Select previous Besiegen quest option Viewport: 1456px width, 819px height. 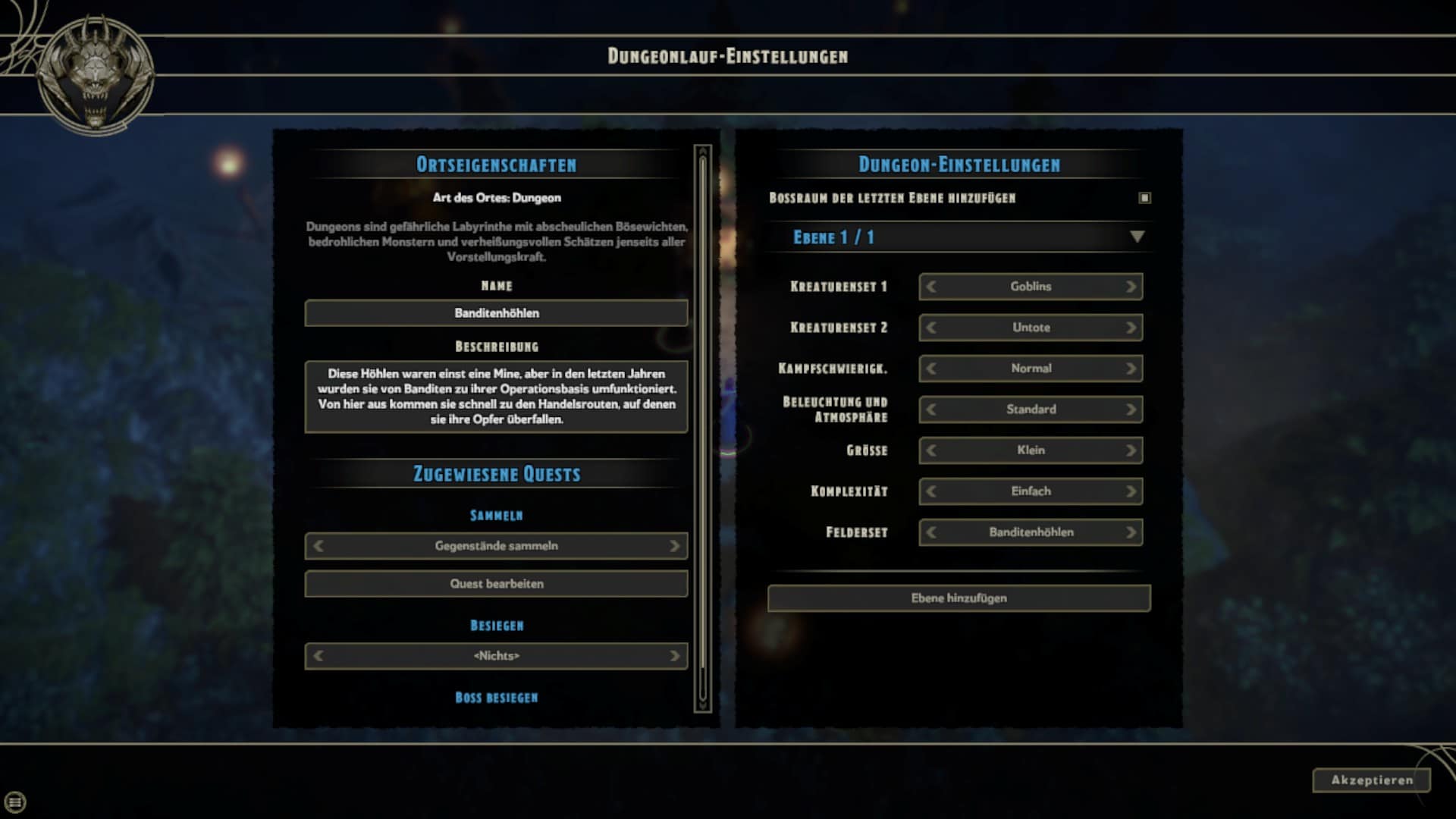point(318,656)
